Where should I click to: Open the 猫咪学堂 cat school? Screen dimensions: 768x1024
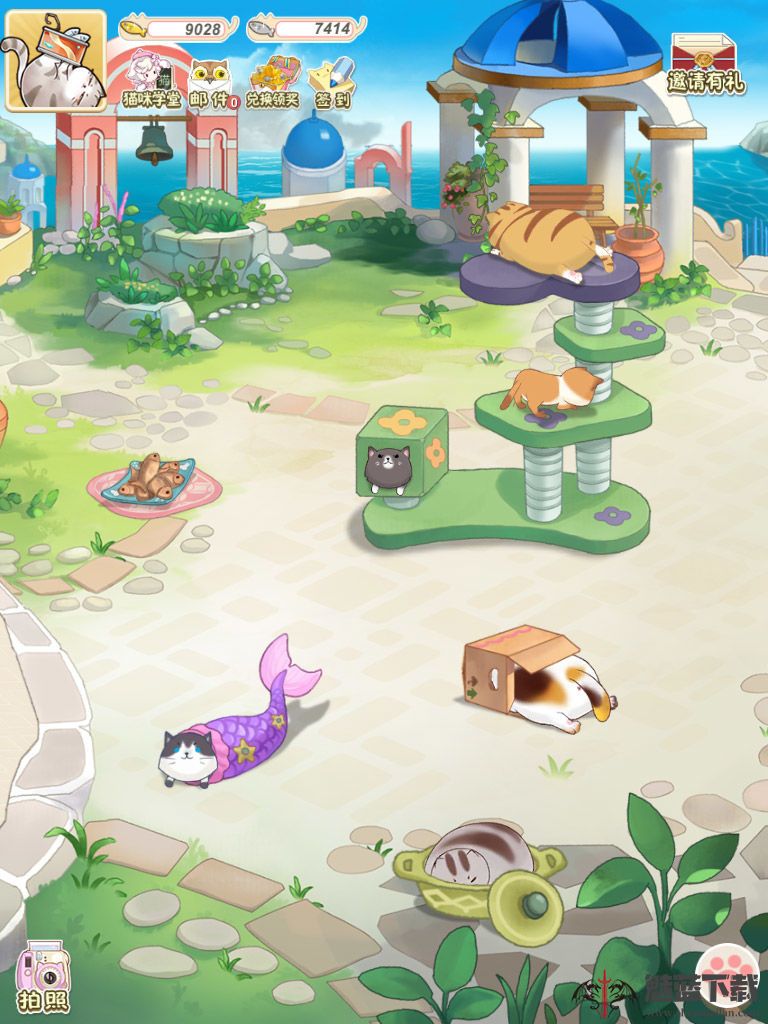(x=150, y=80)
